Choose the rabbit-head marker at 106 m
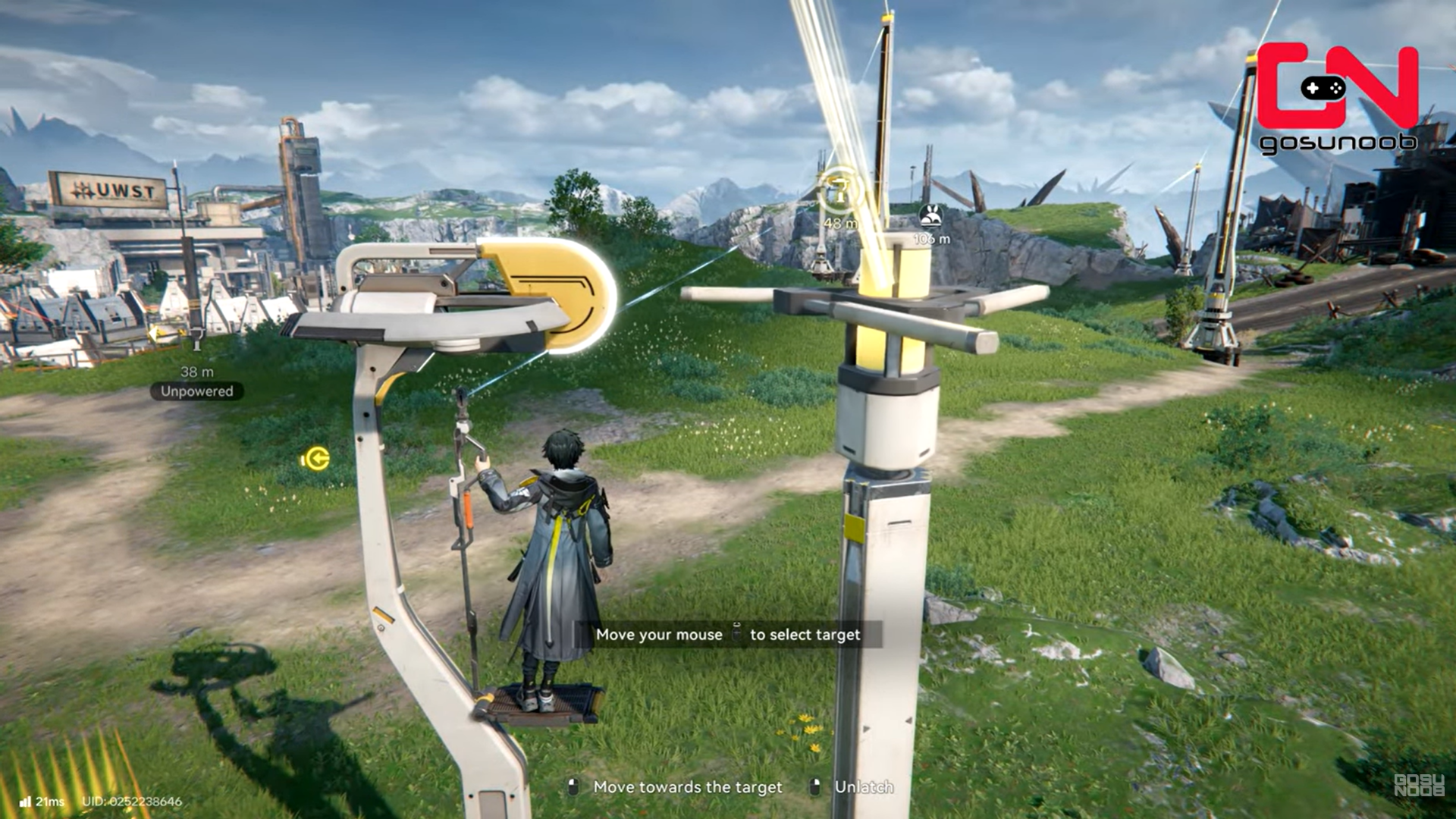This screenshot has width=1456, height=819. [x=930, y=215]
